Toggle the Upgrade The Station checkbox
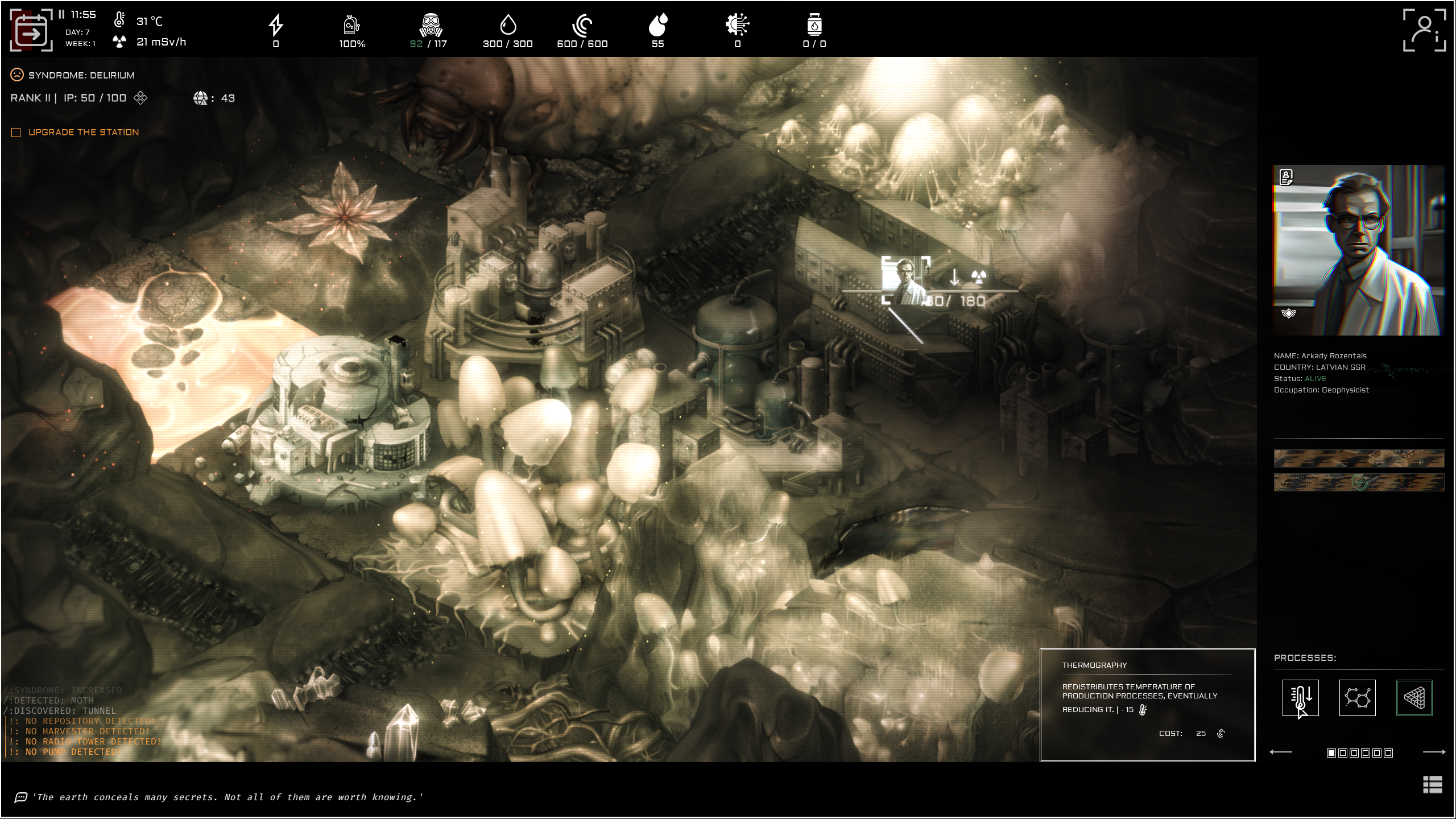 click(15, 131)
